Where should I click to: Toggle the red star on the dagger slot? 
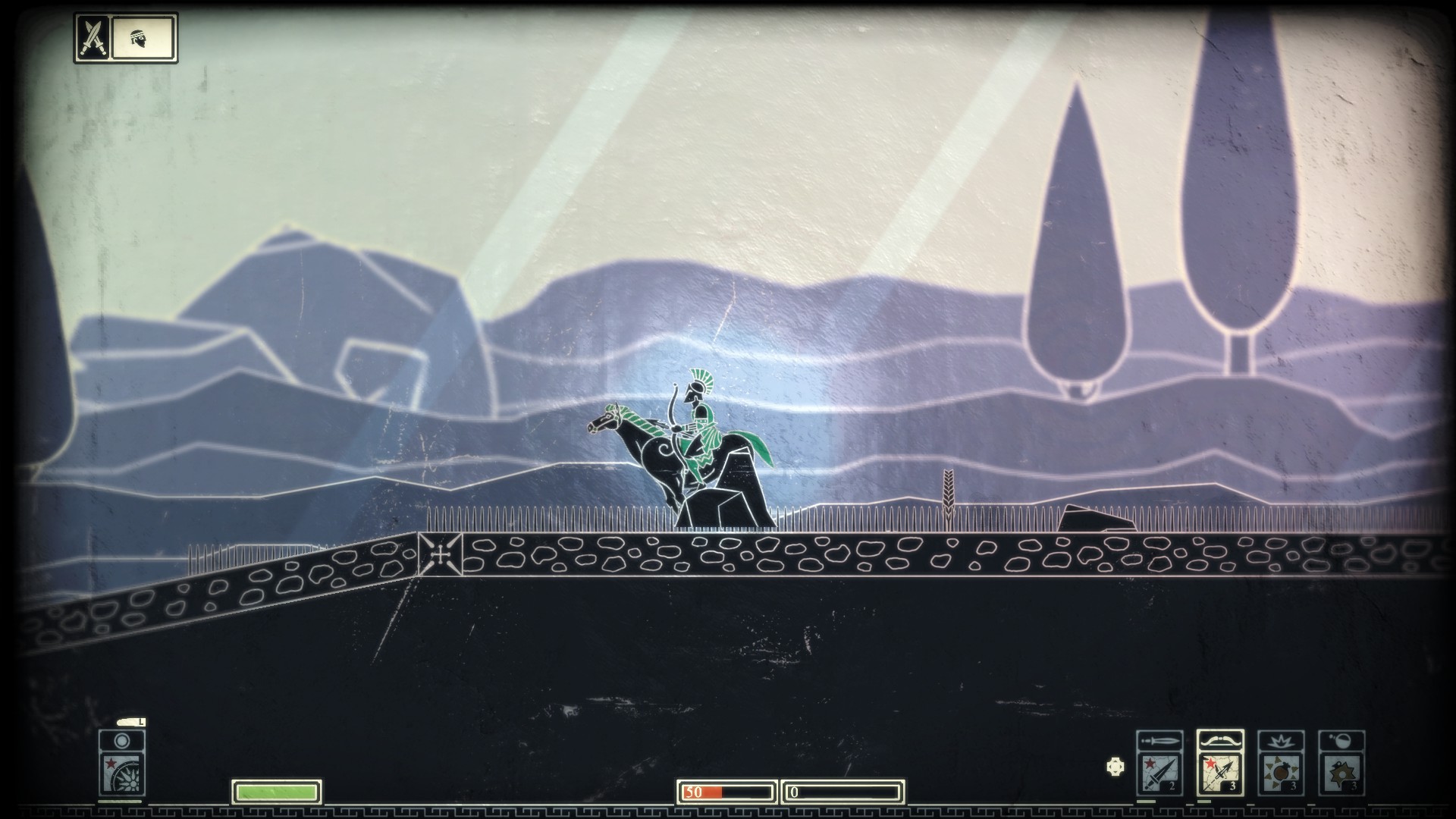pos(1150,762)
